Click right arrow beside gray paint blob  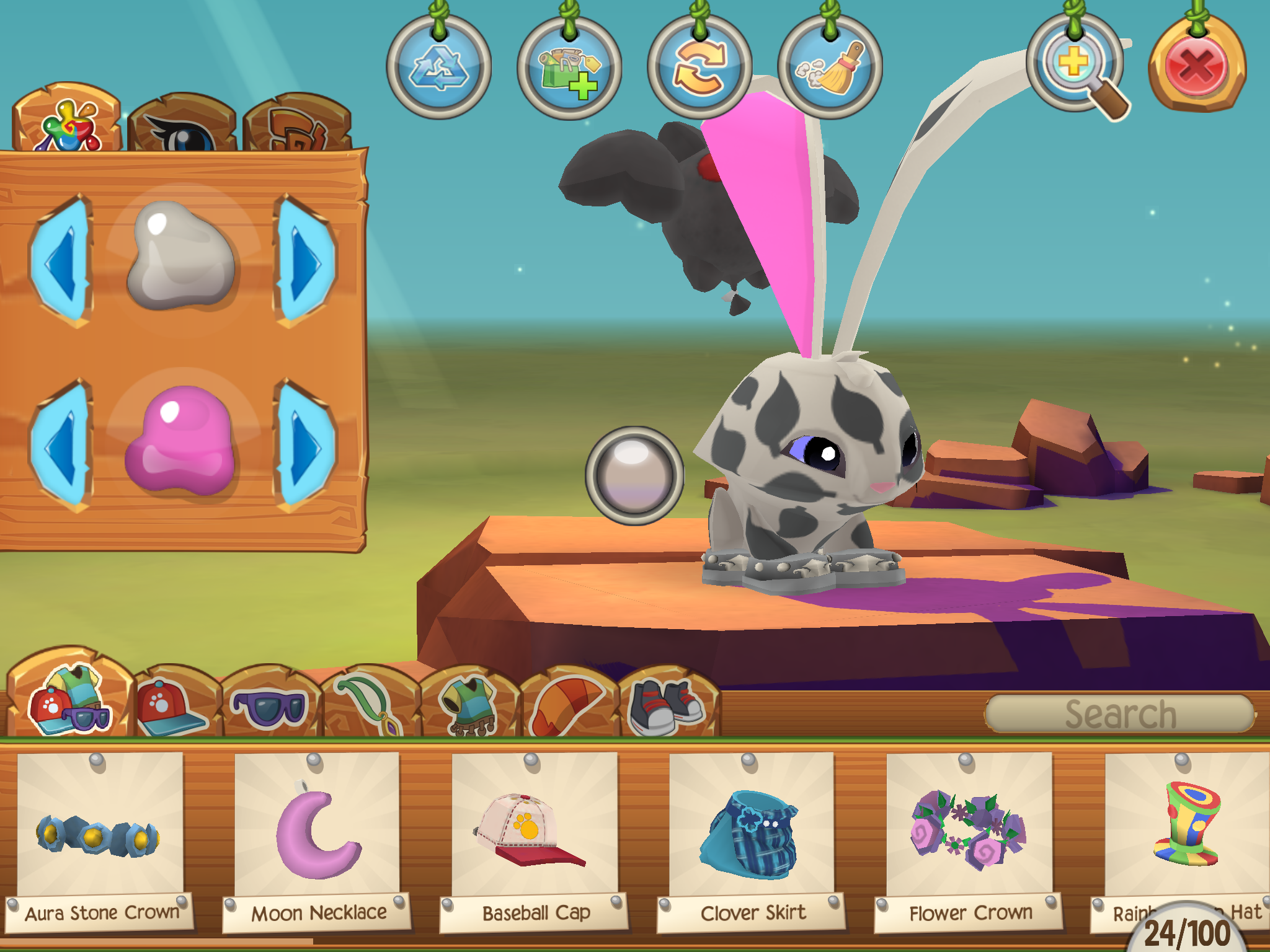(305, 260)
